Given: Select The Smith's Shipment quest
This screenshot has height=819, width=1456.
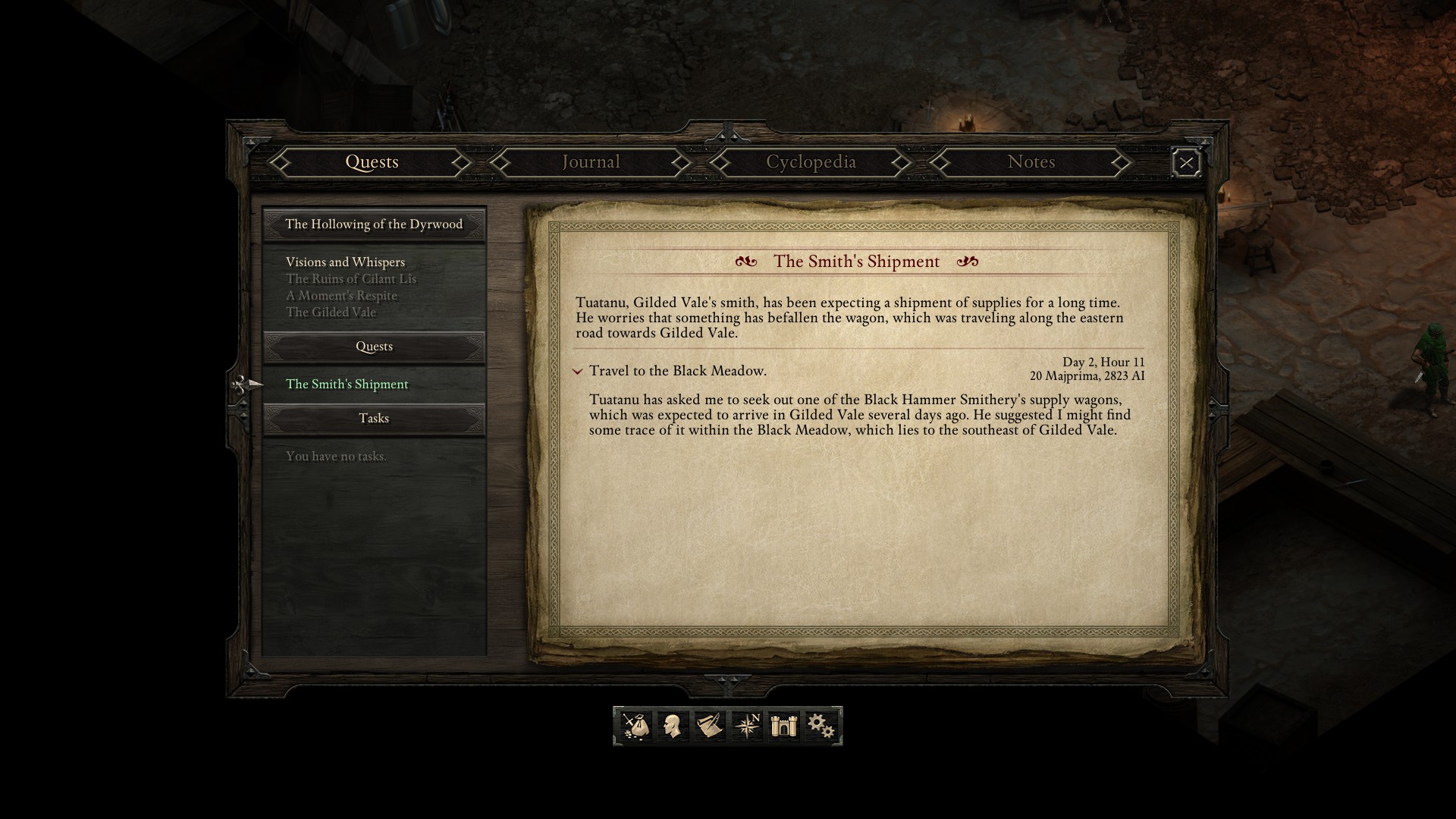Looking at the screenshot, I should tap(346, 384).
